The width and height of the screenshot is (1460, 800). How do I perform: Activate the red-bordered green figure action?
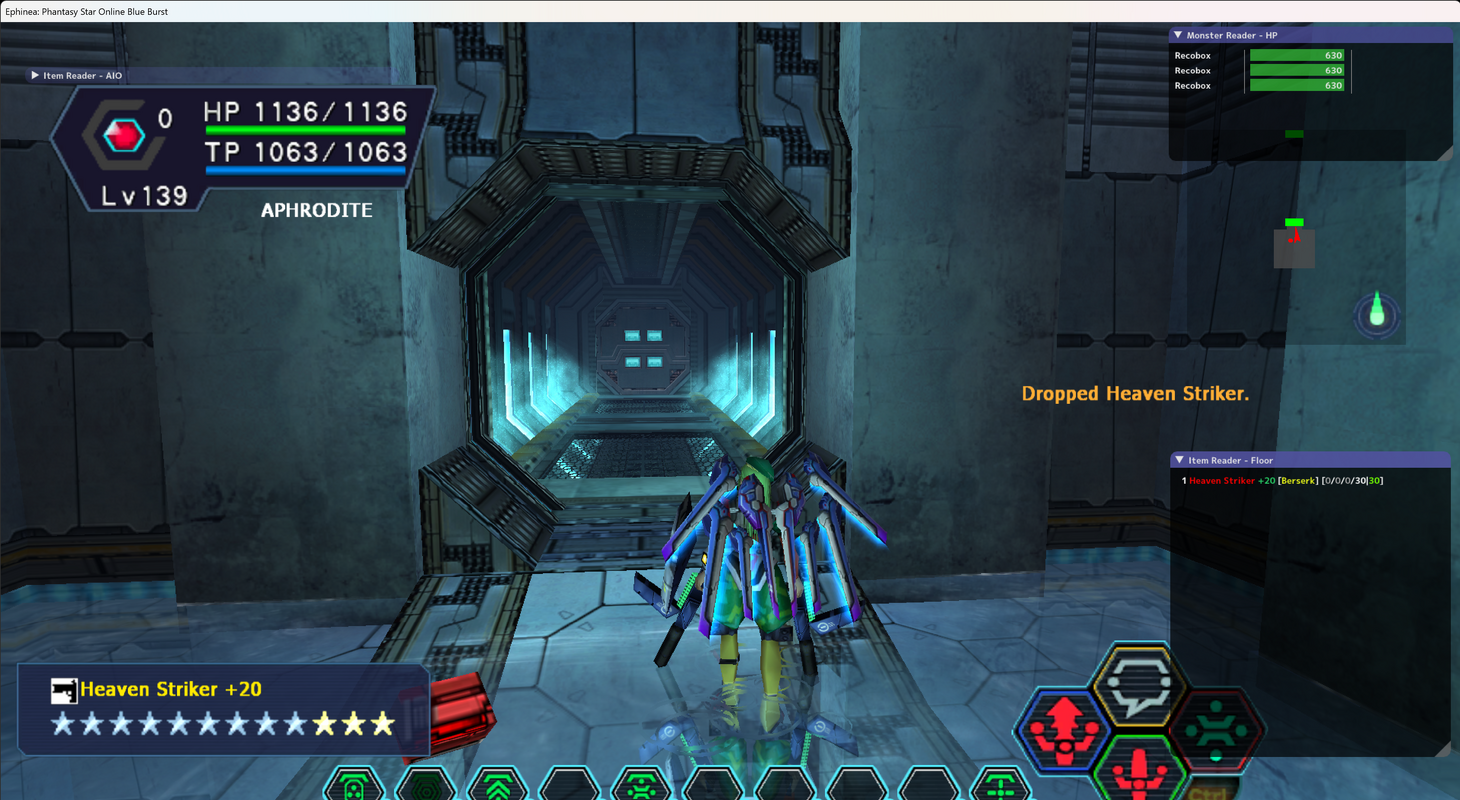click(x=1216, y=730)
